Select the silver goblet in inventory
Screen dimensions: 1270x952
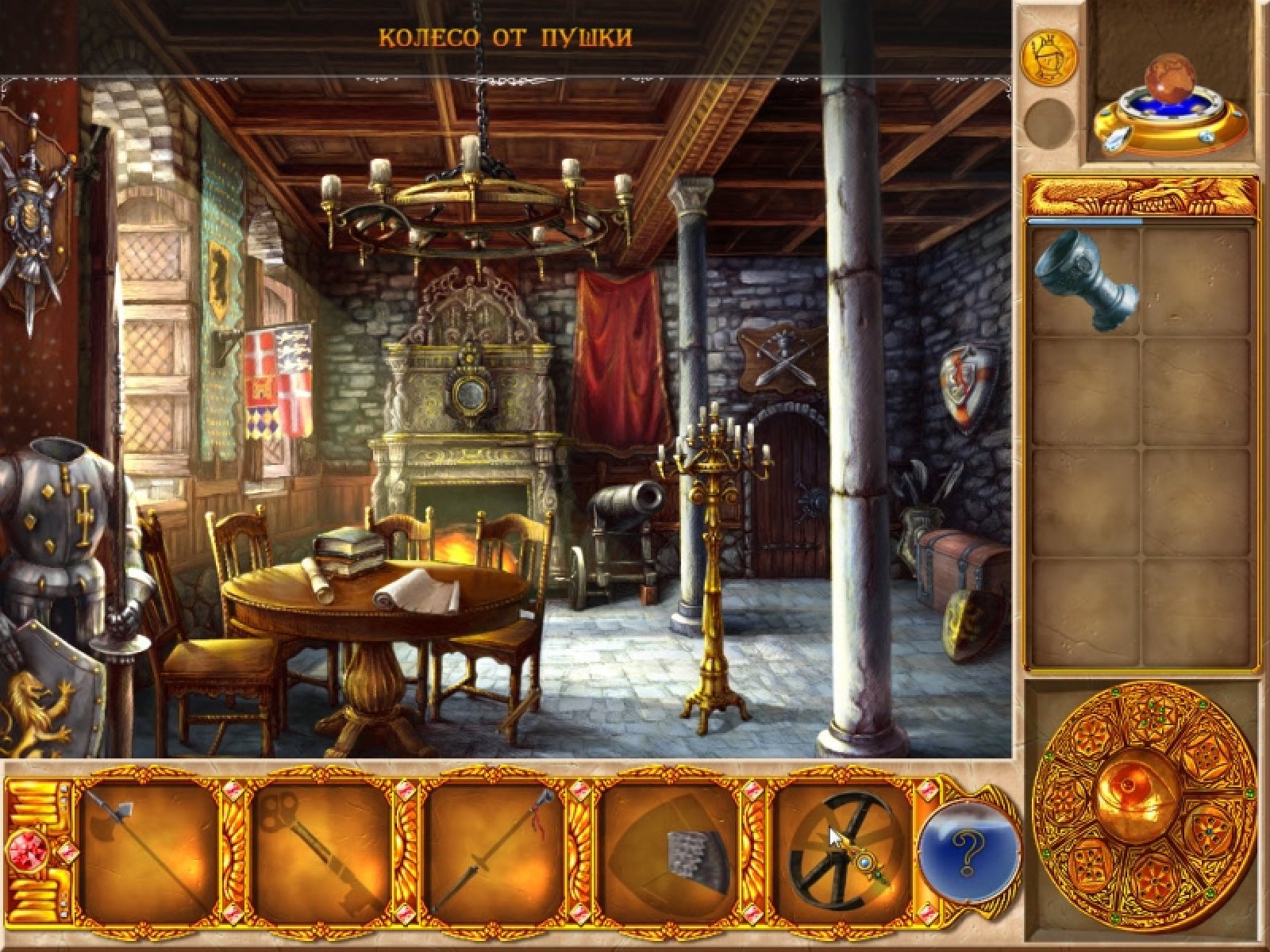pos(1086,280)
